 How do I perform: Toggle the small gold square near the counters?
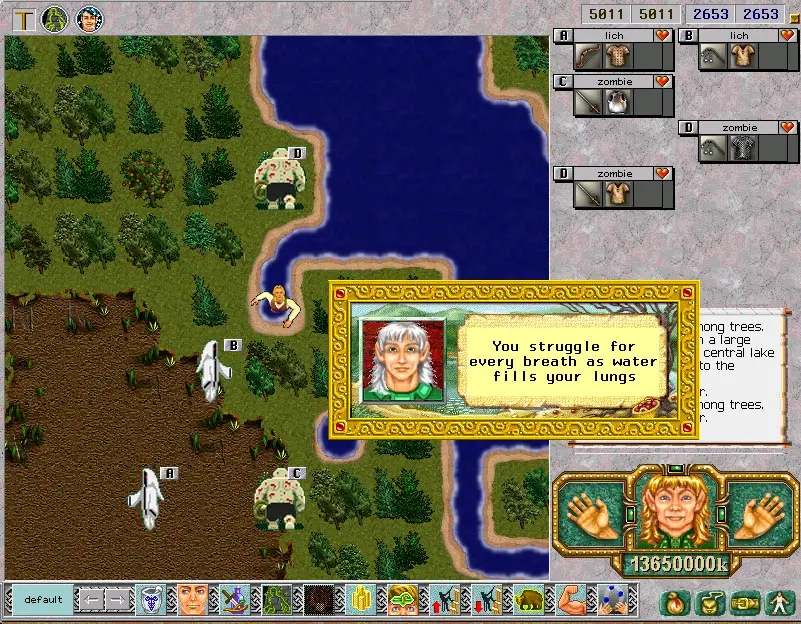pos(794,17)
